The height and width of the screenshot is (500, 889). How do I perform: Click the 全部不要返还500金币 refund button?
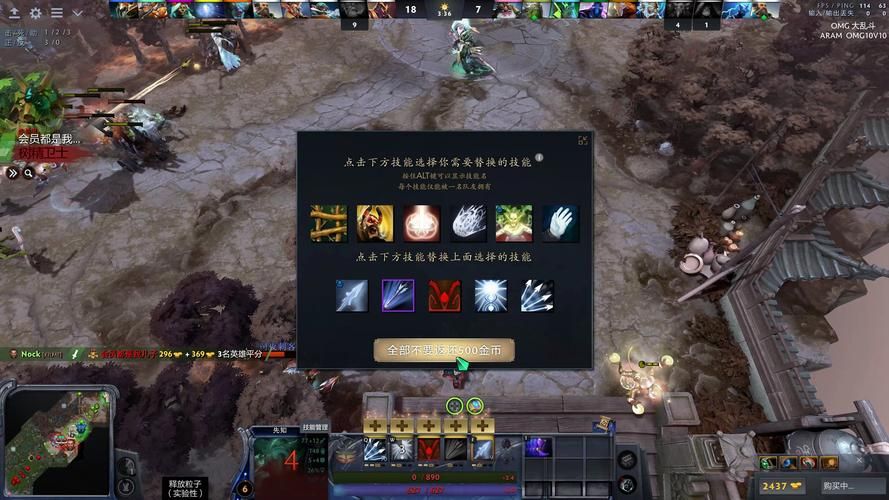point(444,350)
